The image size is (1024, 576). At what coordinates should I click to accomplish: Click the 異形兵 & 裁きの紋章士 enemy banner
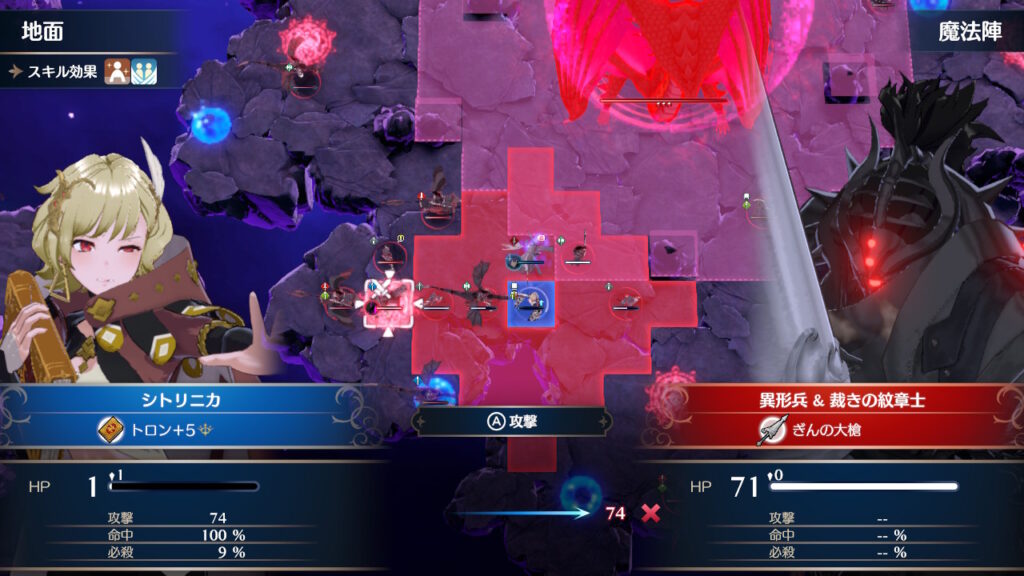[831, 400]
